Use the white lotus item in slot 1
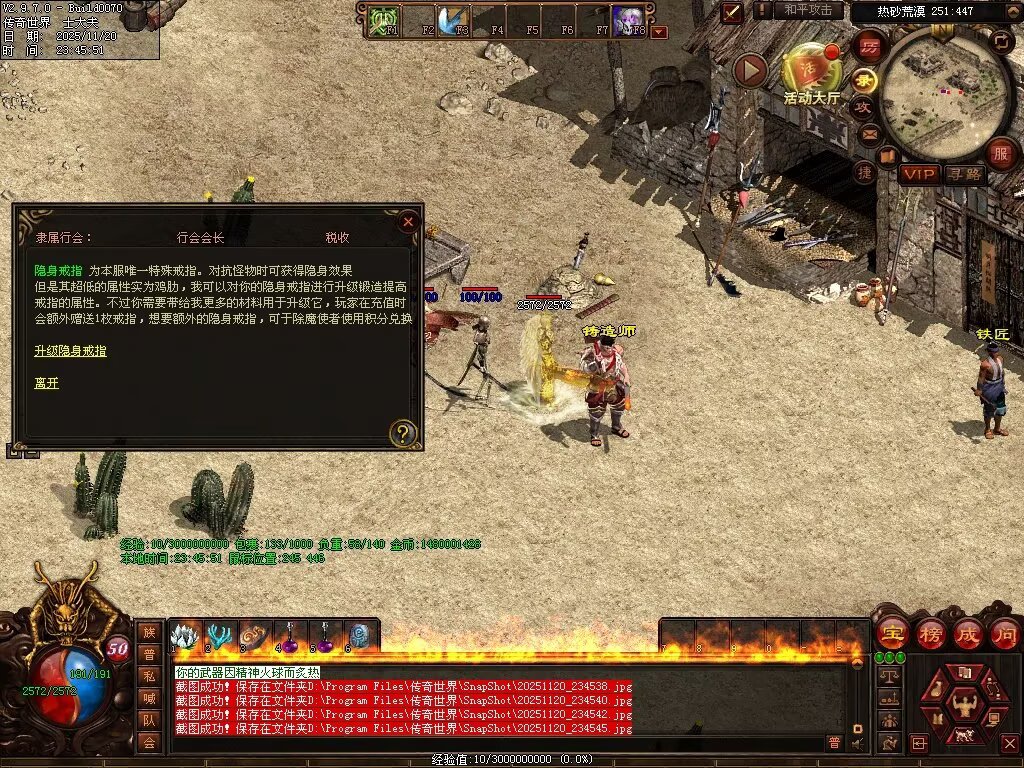 185,636
